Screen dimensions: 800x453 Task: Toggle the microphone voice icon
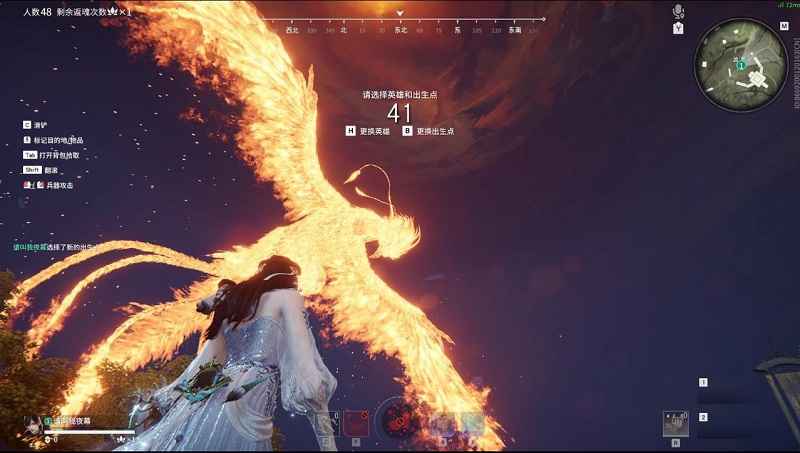(678, 12)
